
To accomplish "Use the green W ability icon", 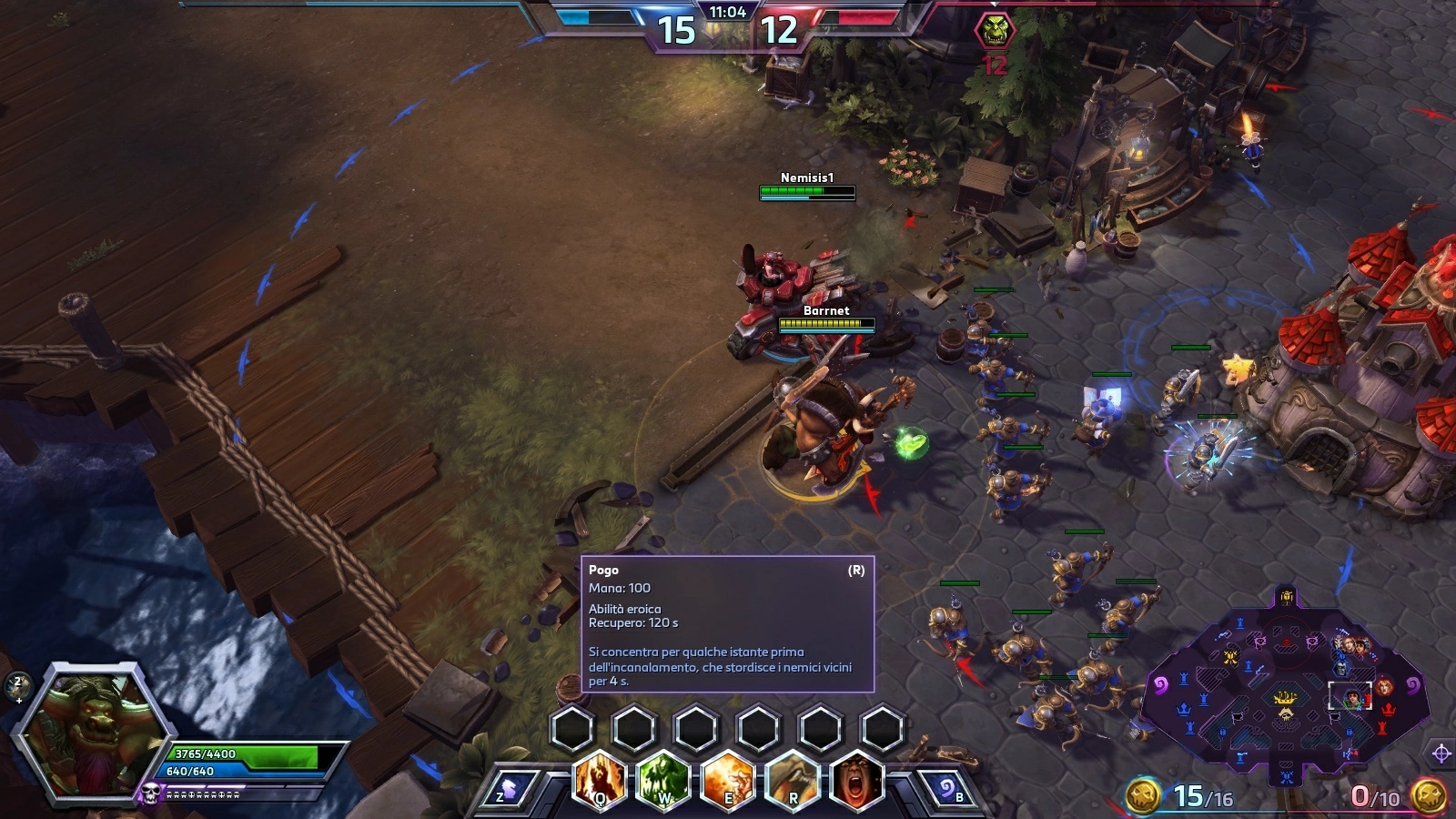I will 664,780.
